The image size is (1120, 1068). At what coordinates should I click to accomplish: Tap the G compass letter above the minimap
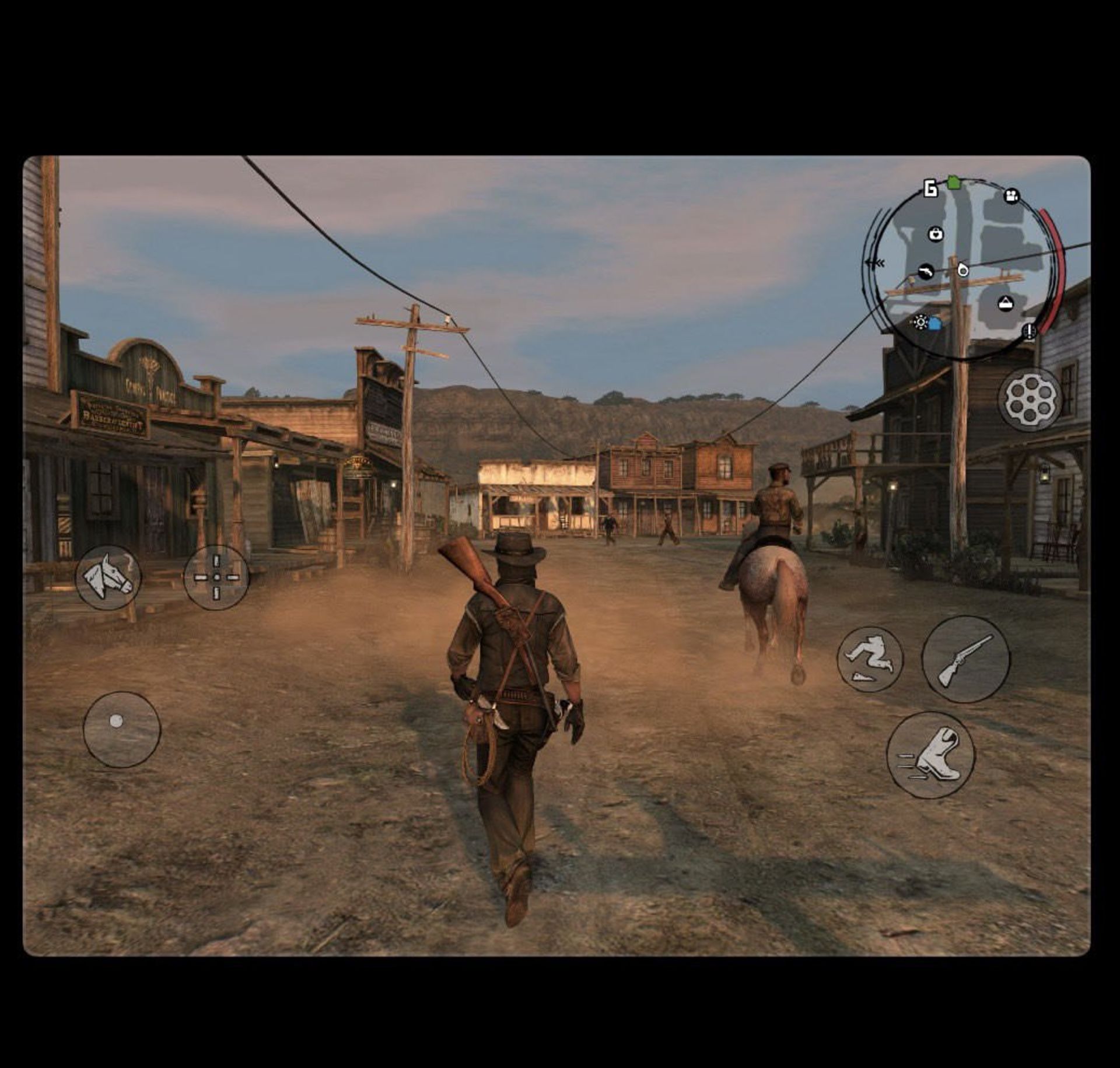point(930,188)
